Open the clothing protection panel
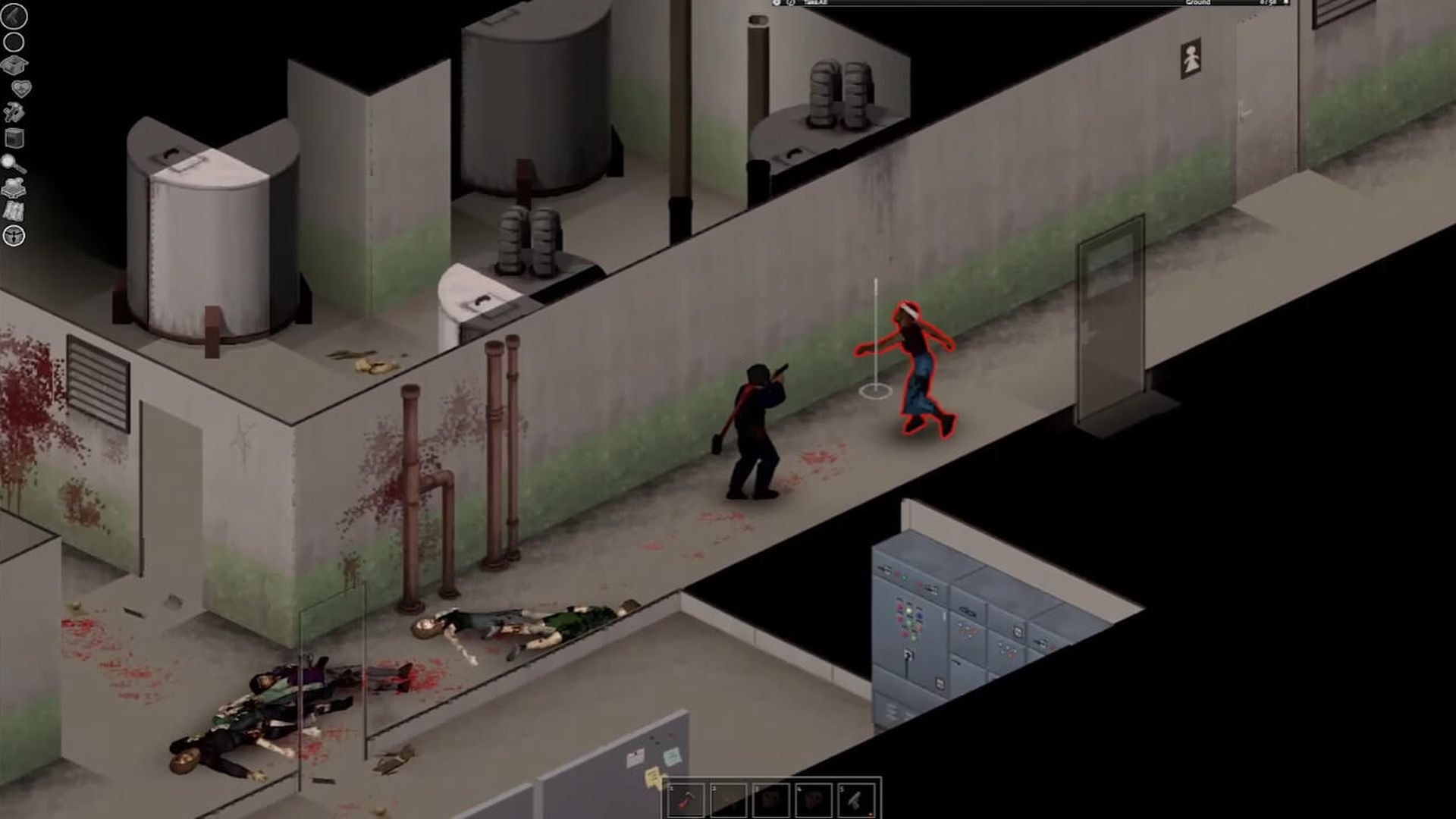 [15, 186]
